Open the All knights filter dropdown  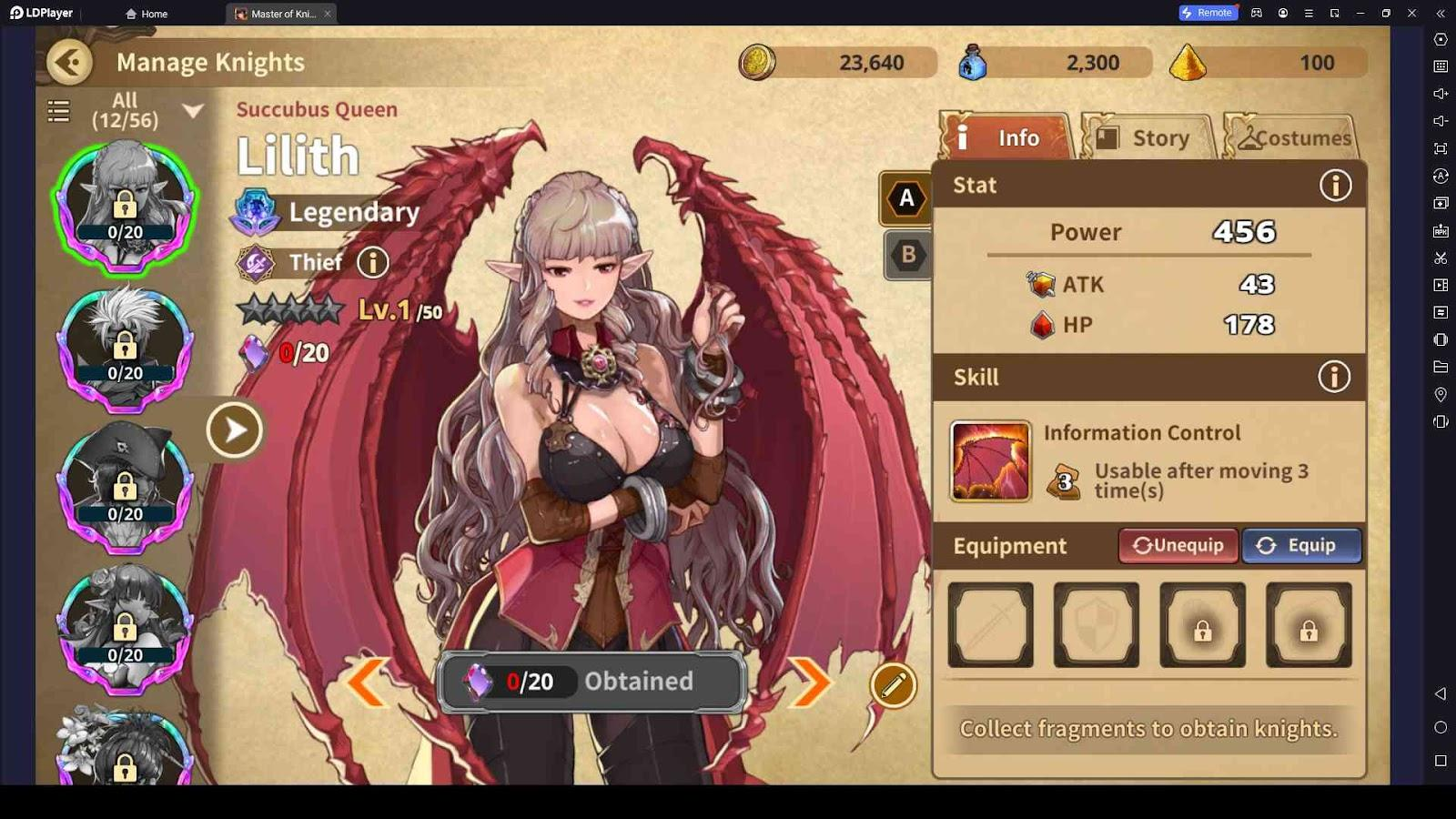[x=192, y=111]
